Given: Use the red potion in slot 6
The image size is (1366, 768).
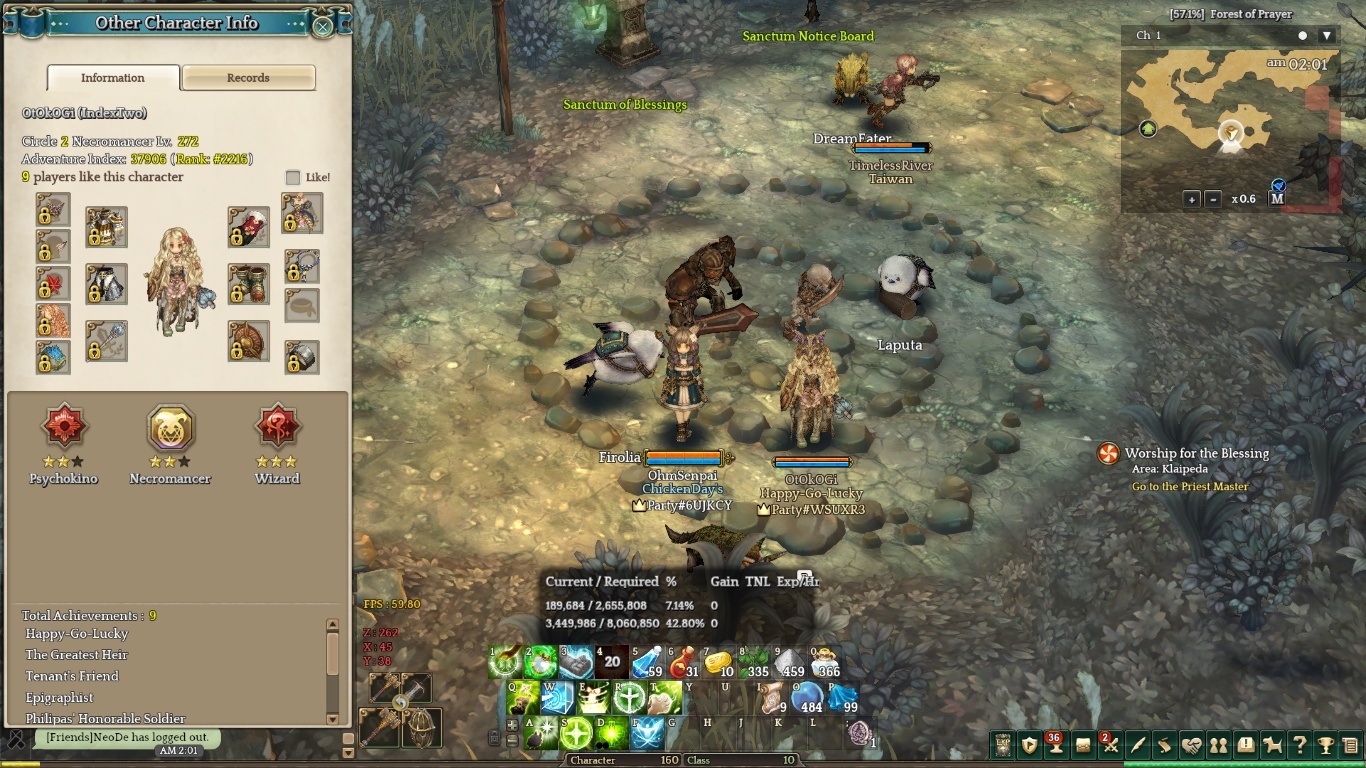Looking at the screenshot, I should click(x=683, y=662).
